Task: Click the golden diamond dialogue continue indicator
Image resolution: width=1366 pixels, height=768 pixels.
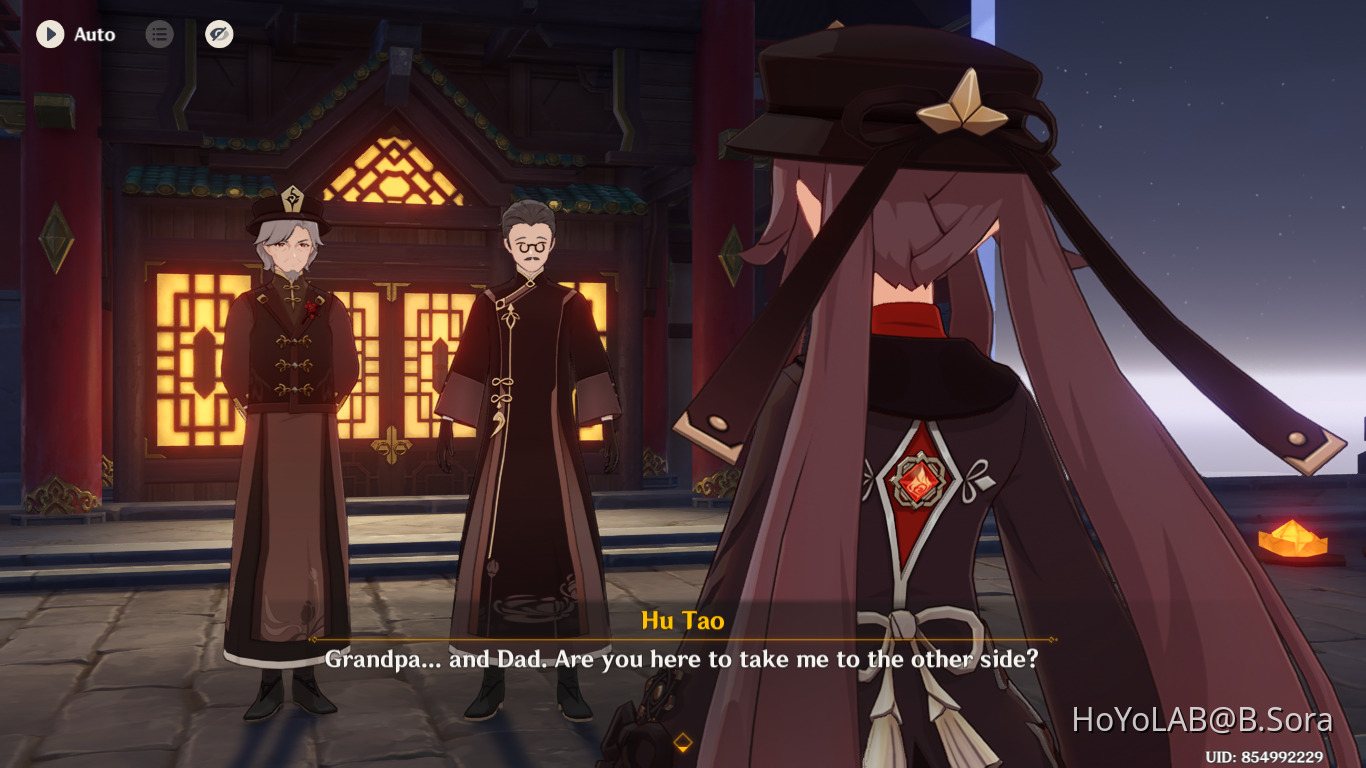Action: pos(683,740)
